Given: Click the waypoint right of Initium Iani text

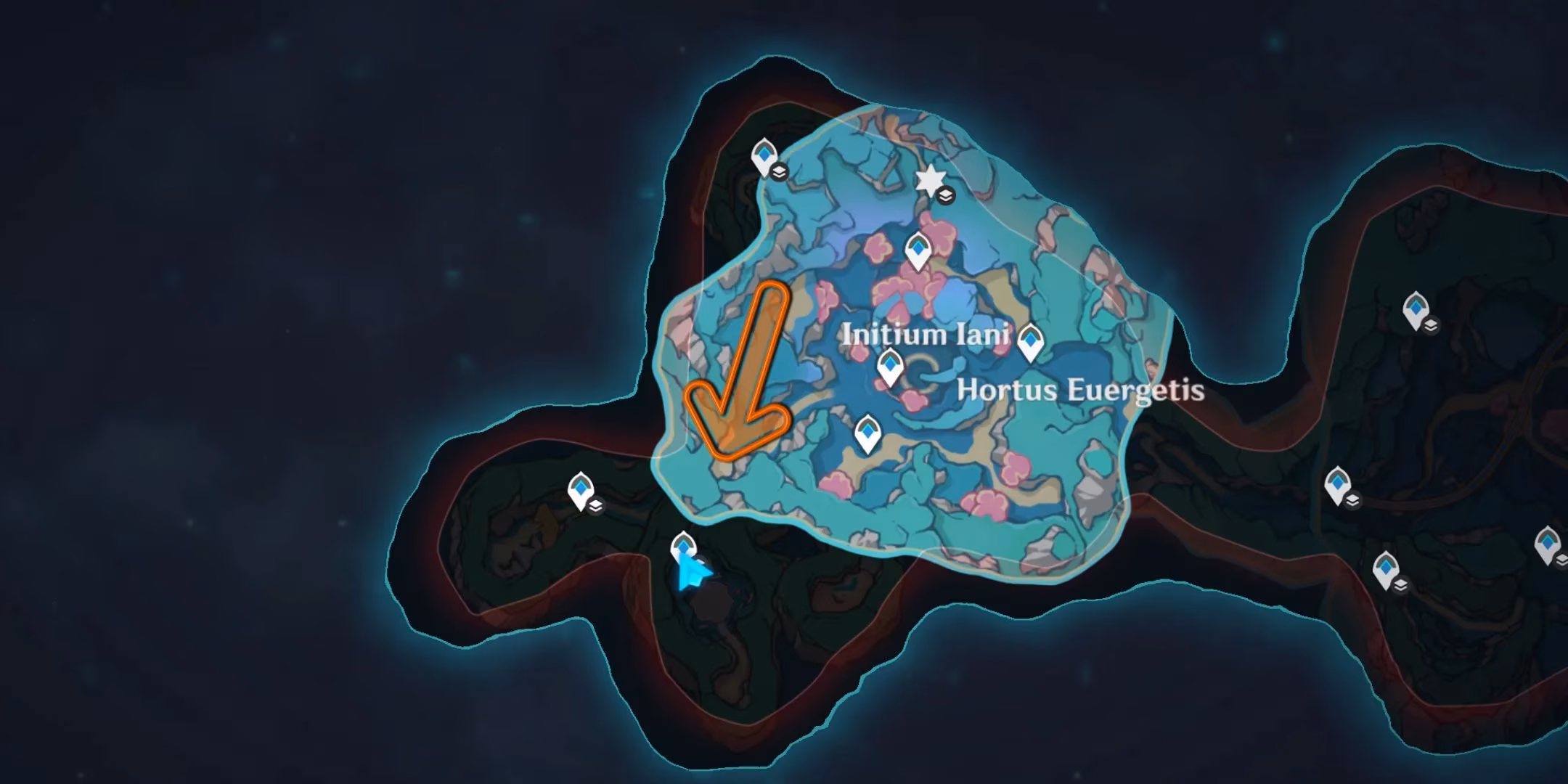Looking at the screenshot, I should tap(1029, 342).
